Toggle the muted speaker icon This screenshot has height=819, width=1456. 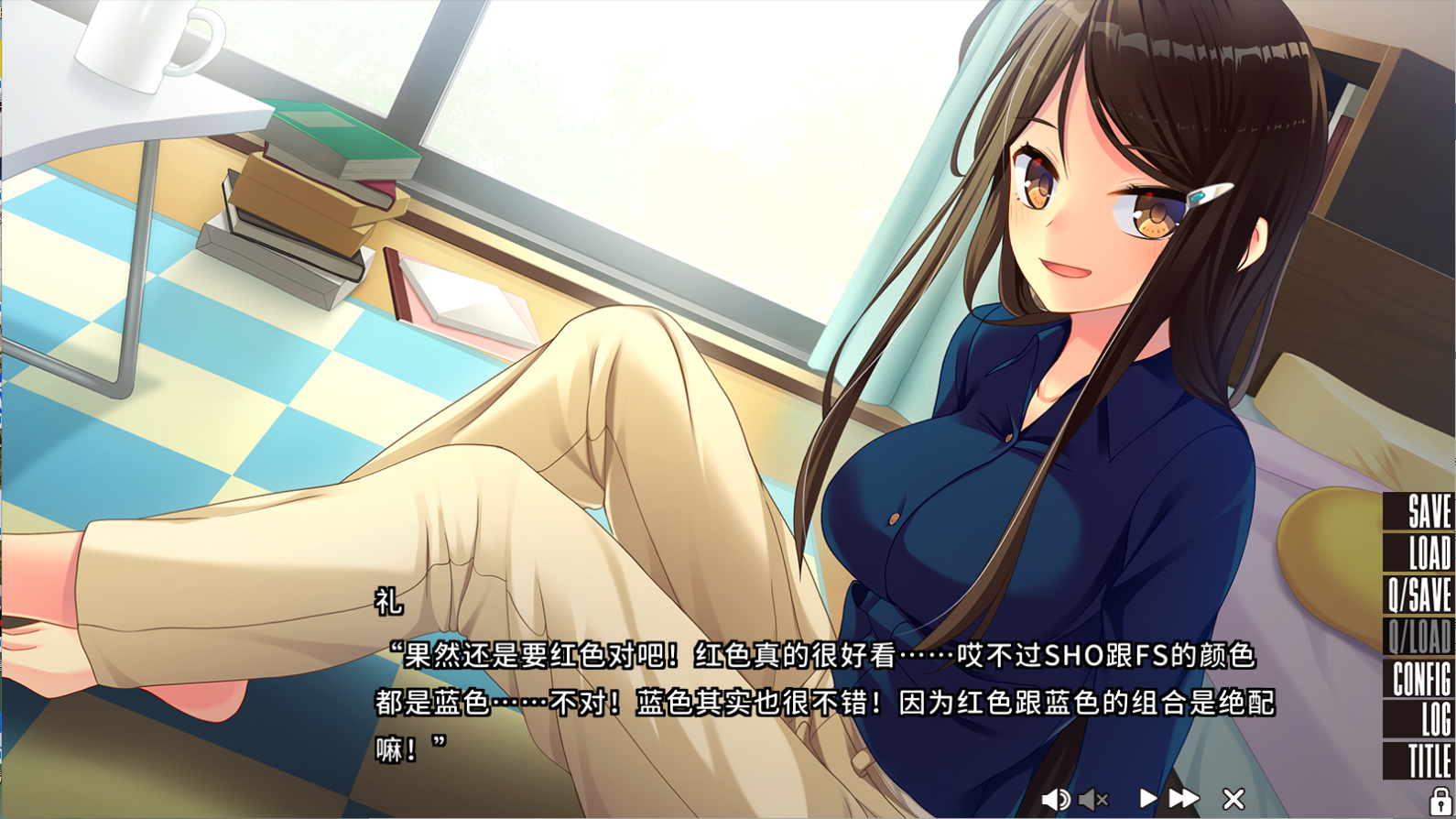(x=1093, y=799)
